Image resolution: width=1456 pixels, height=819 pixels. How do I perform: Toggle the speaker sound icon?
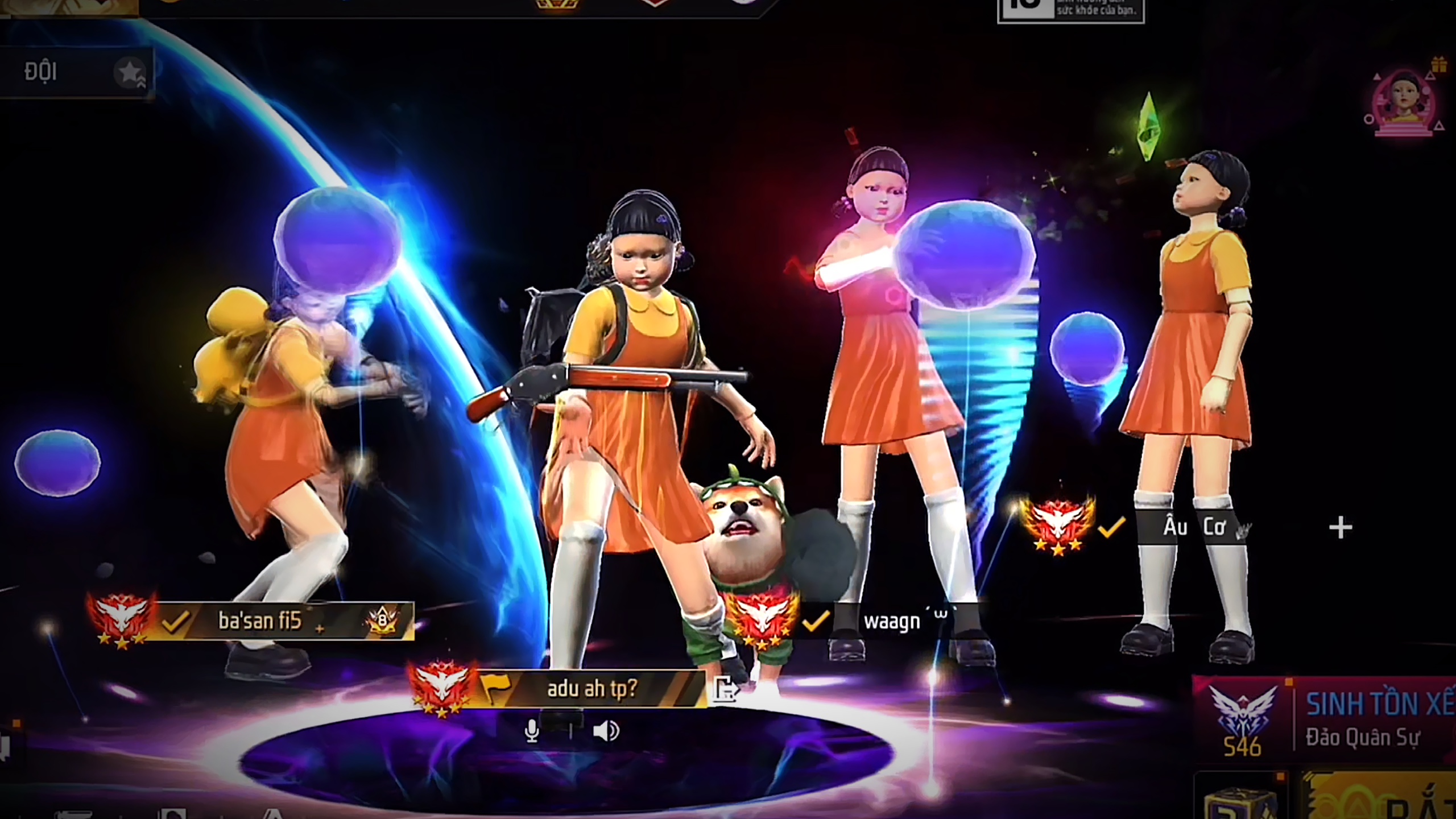(605, 731)
